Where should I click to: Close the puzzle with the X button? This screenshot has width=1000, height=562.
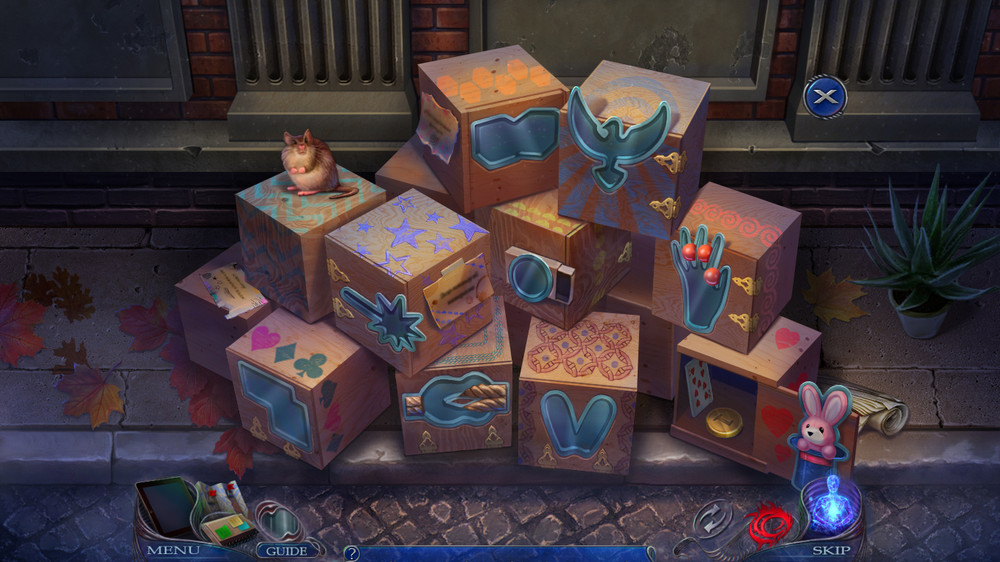(825, 96)
